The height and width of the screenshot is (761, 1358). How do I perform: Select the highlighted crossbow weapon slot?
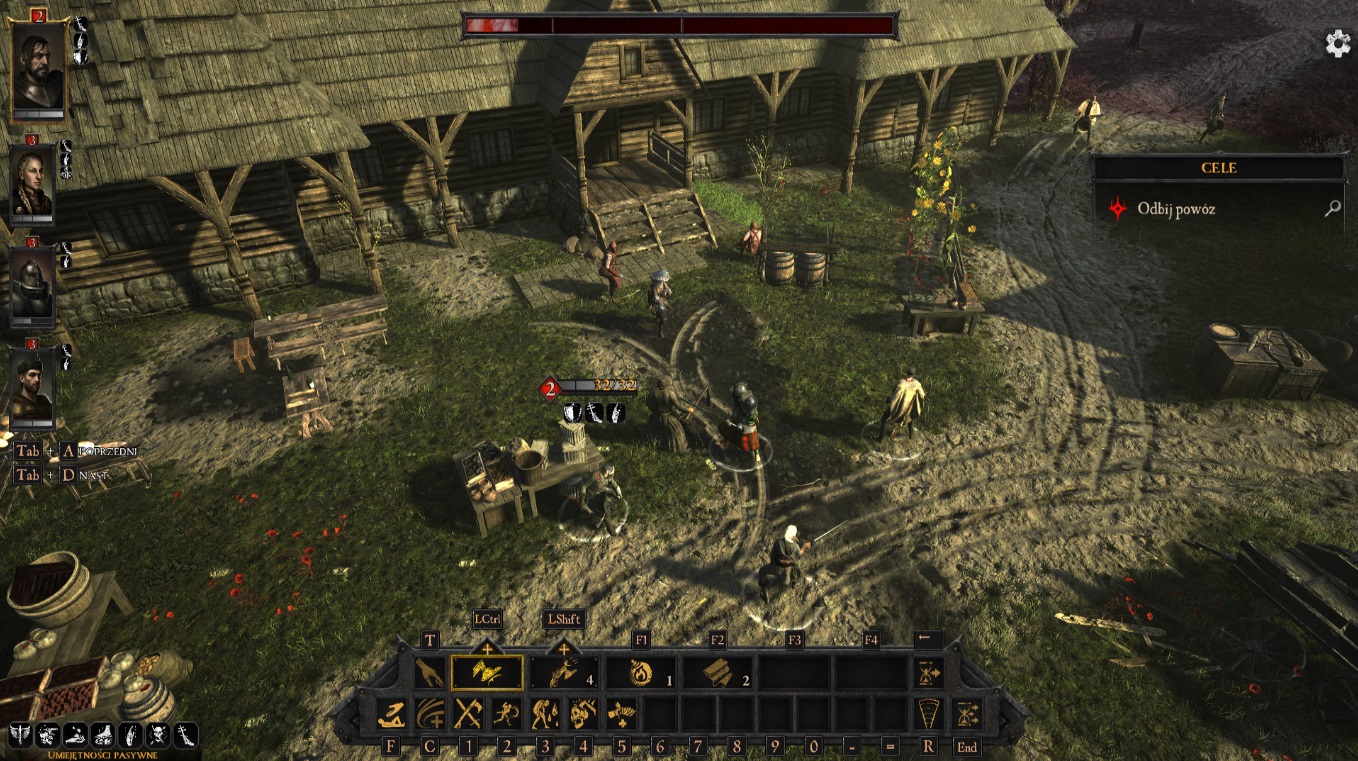[487, 673]
